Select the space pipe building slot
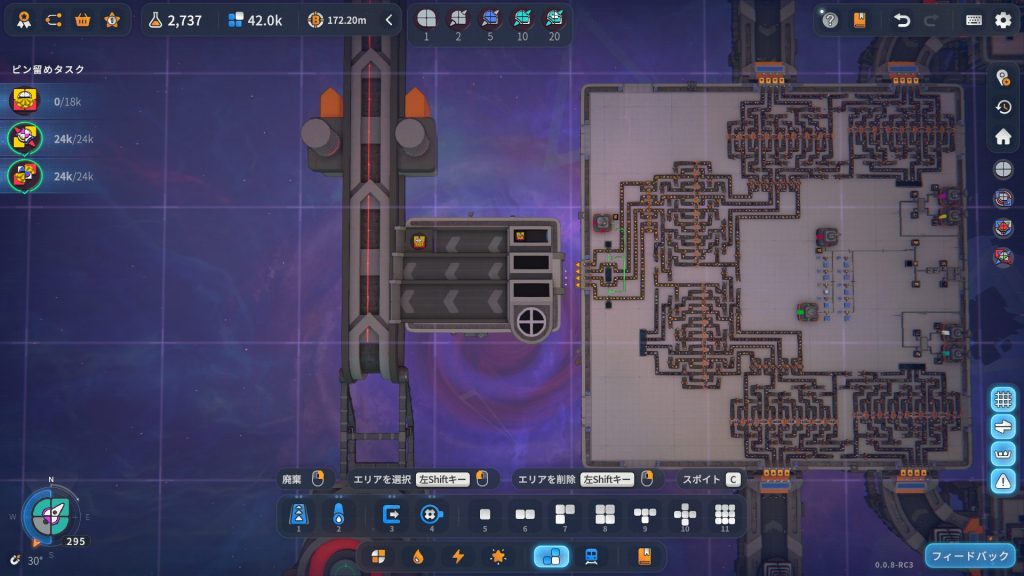This screenshot has width=1024, height=576. click(338, 514)
